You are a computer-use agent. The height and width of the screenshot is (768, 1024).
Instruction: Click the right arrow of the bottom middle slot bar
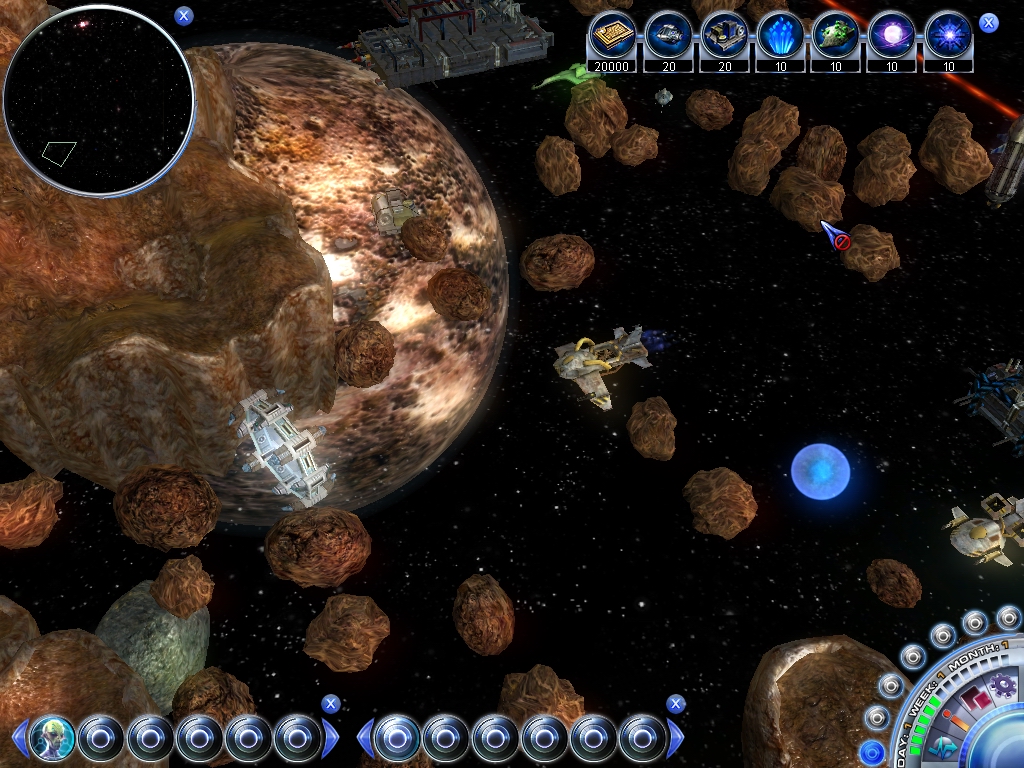(x=676, y=738)
